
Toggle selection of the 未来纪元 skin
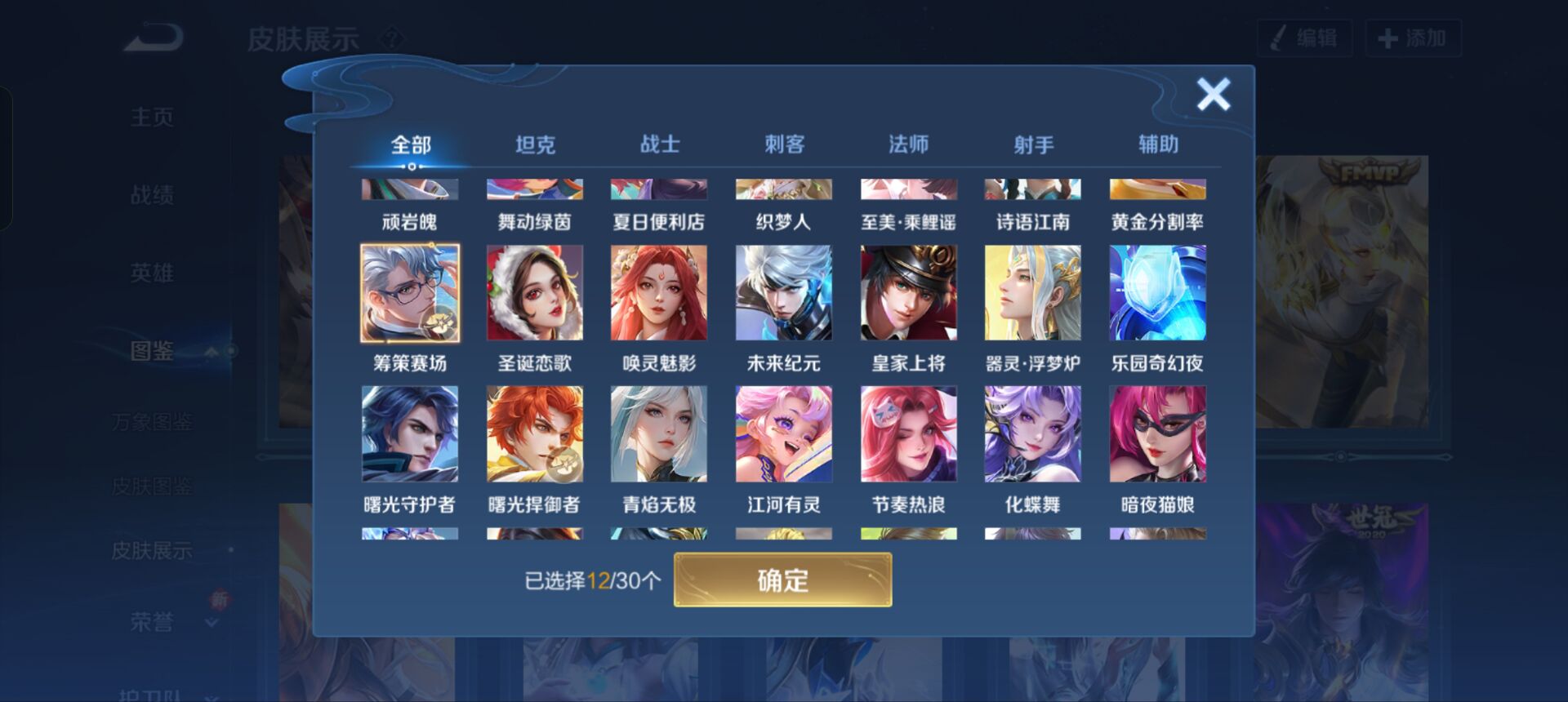pos(785,291)
